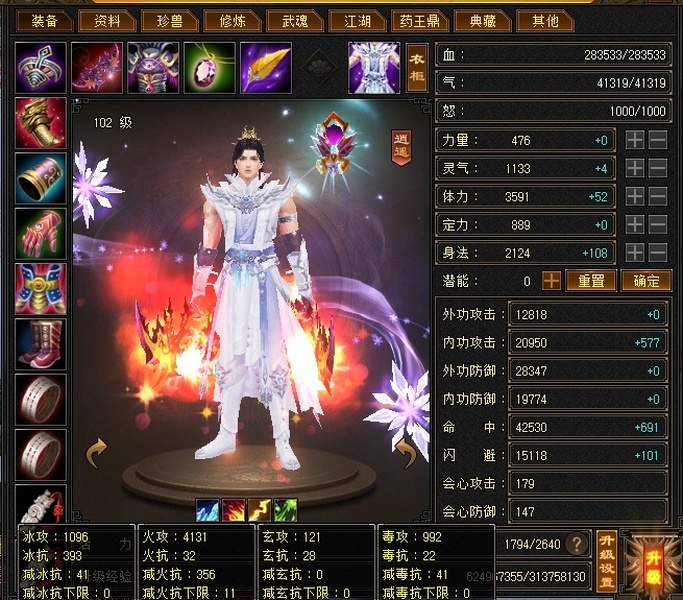Increase 力量 with its plus button
The image size is (683, 600).
coord(634,141)
